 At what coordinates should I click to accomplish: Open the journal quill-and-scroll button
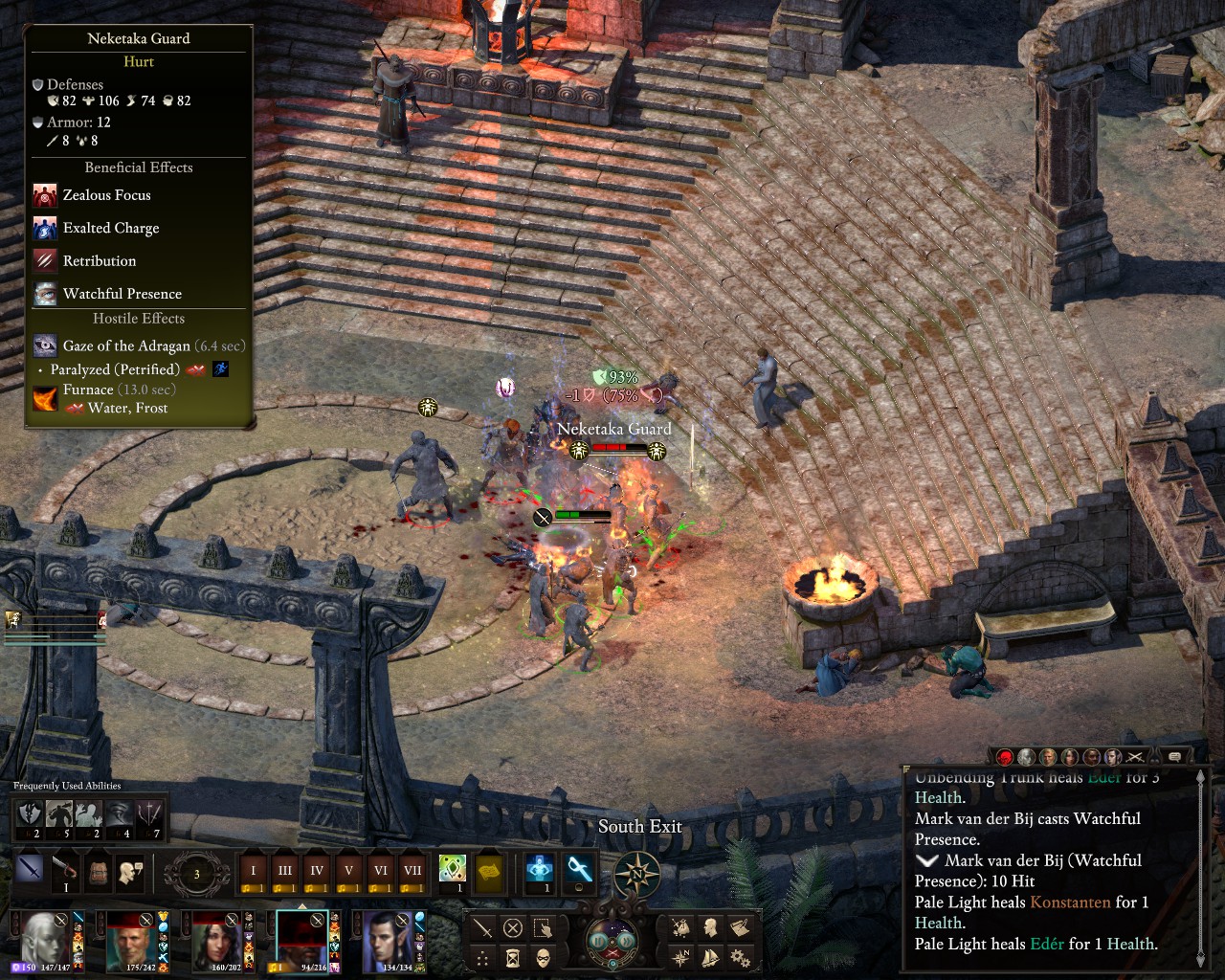click(739, 926)
